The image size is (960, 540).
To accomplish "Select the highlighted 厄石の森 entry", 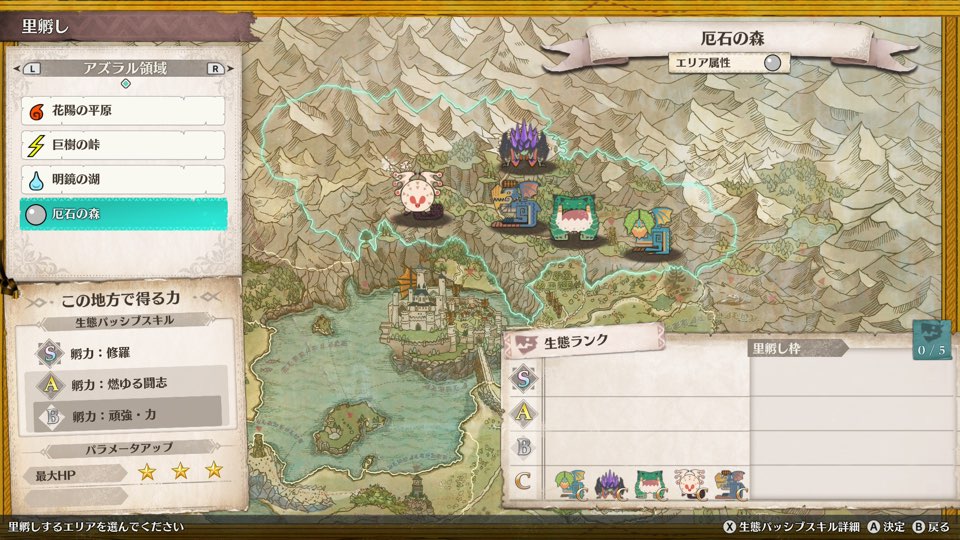I will [123, 214].
